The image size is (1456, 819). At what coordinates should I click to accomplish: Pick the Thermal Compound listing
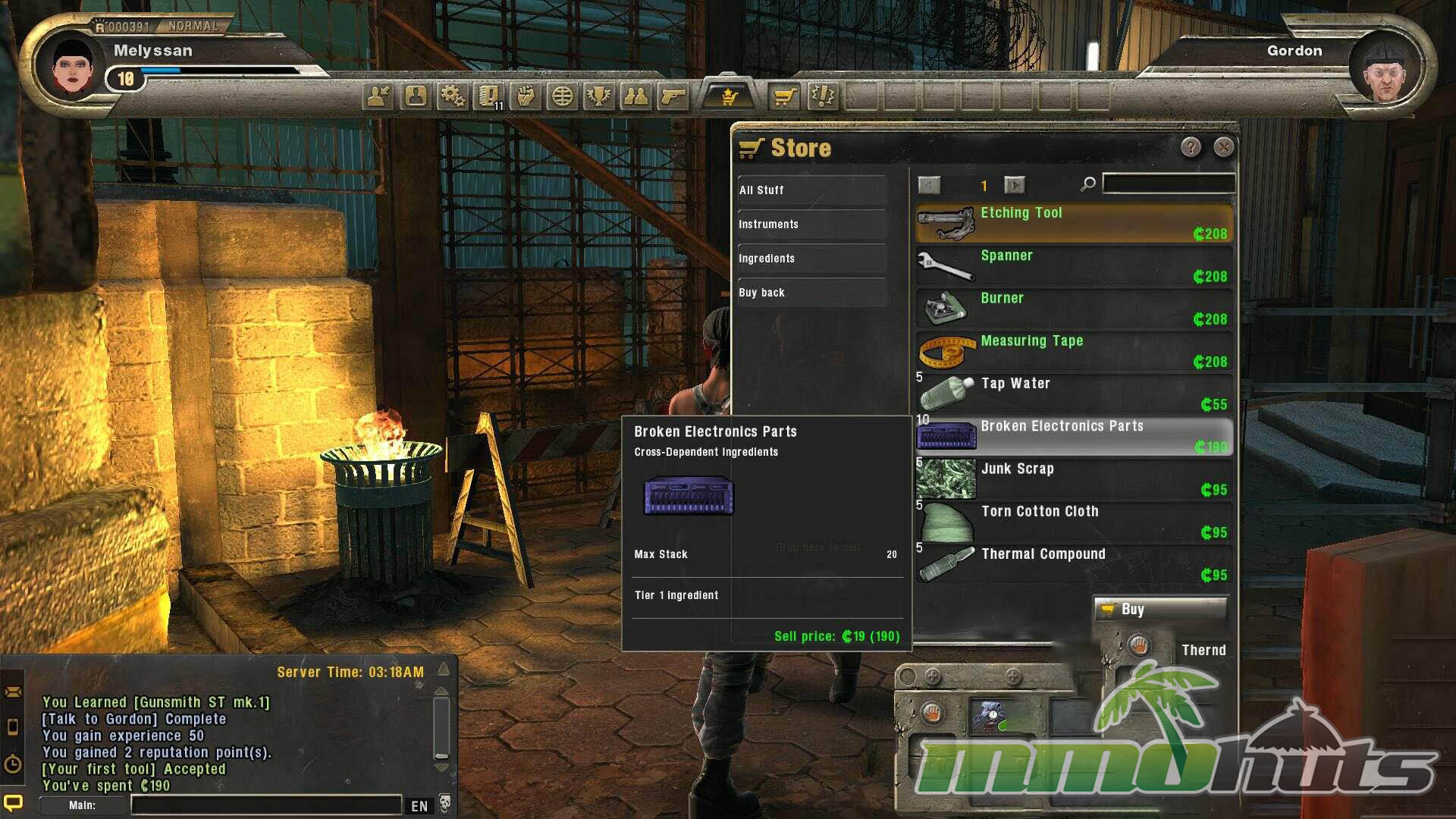(x=1074, y=564)
